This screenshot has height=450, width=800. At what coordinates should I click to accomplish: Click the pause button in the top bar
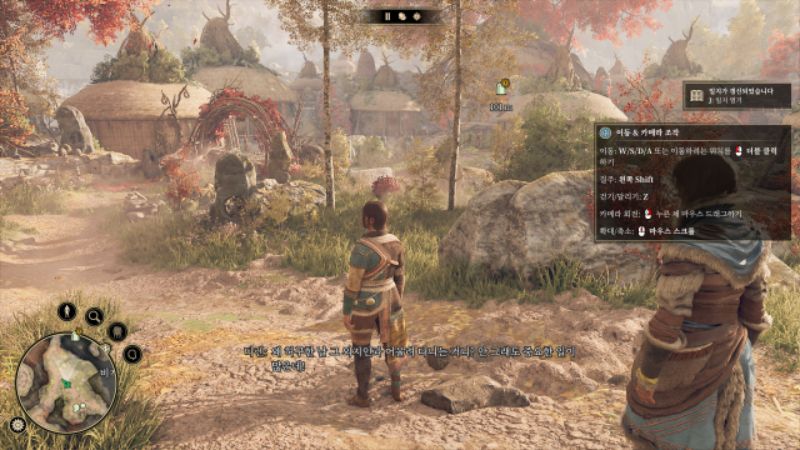pyautogui.click(x=388, y=16)
